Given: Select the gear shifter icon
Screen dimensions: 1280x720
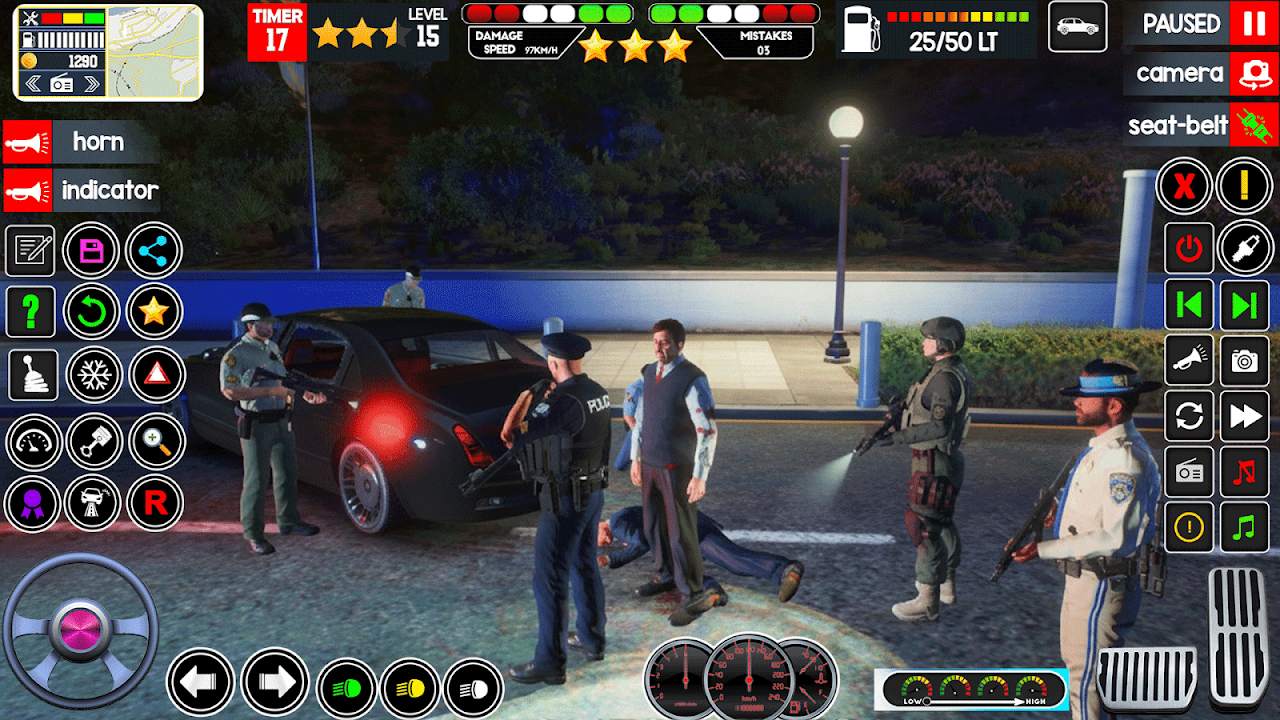Looking at the screenshot, I should click(31, 375).
